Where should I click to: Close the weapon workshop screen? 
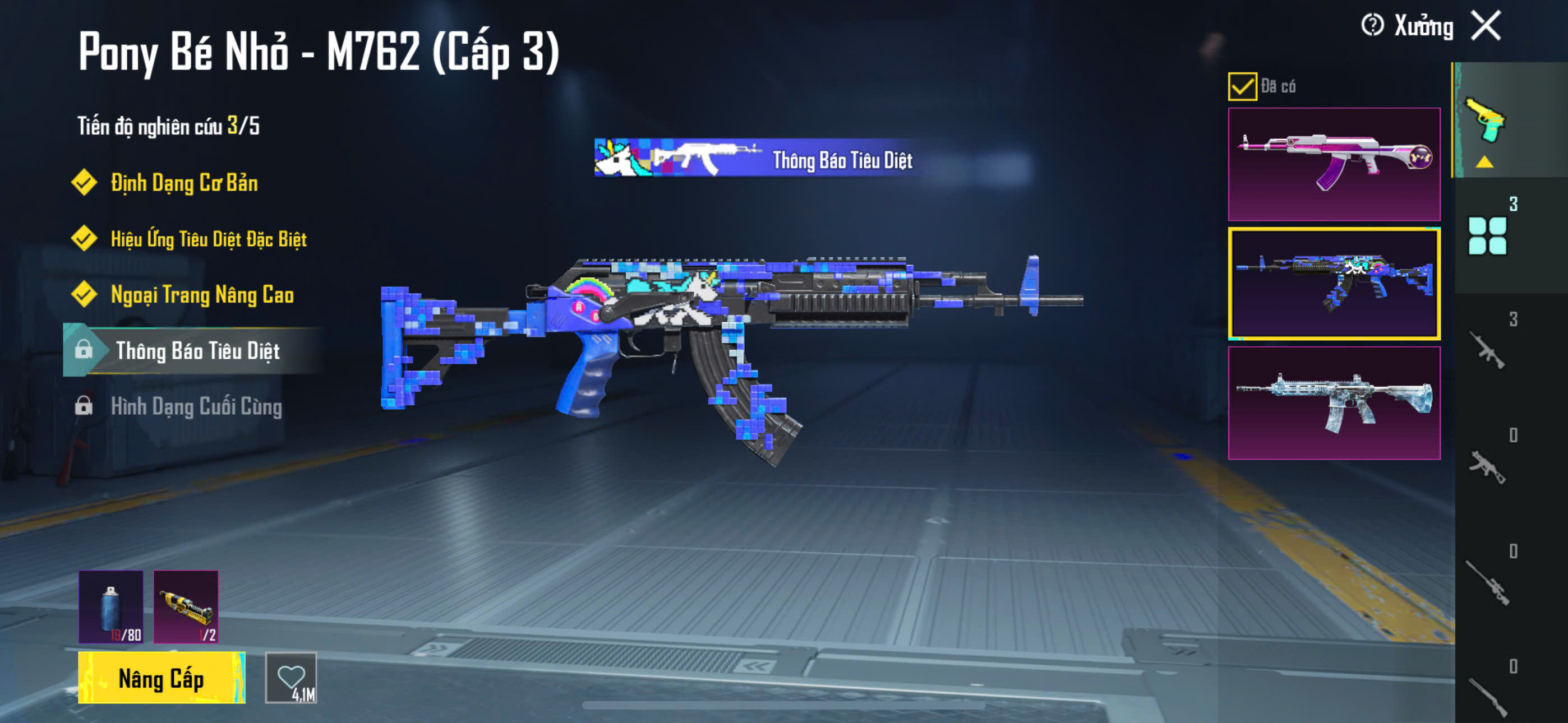click(x=1486, y=26)
